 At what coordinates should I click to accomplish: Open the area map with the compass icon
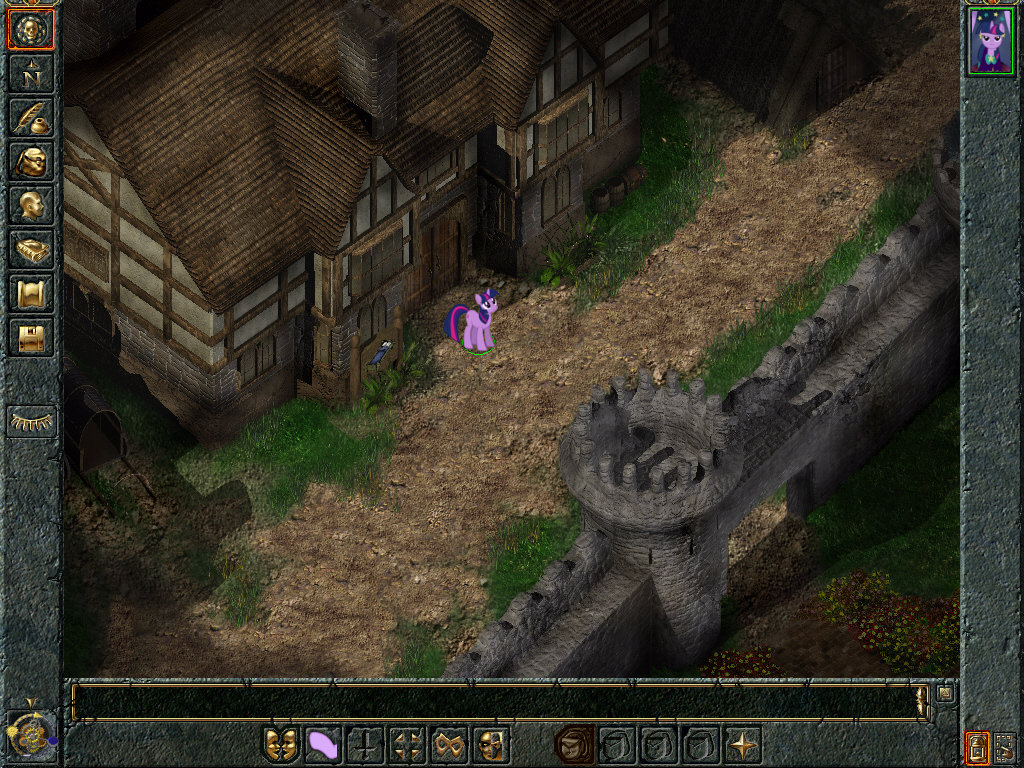[x=30, y=74]
